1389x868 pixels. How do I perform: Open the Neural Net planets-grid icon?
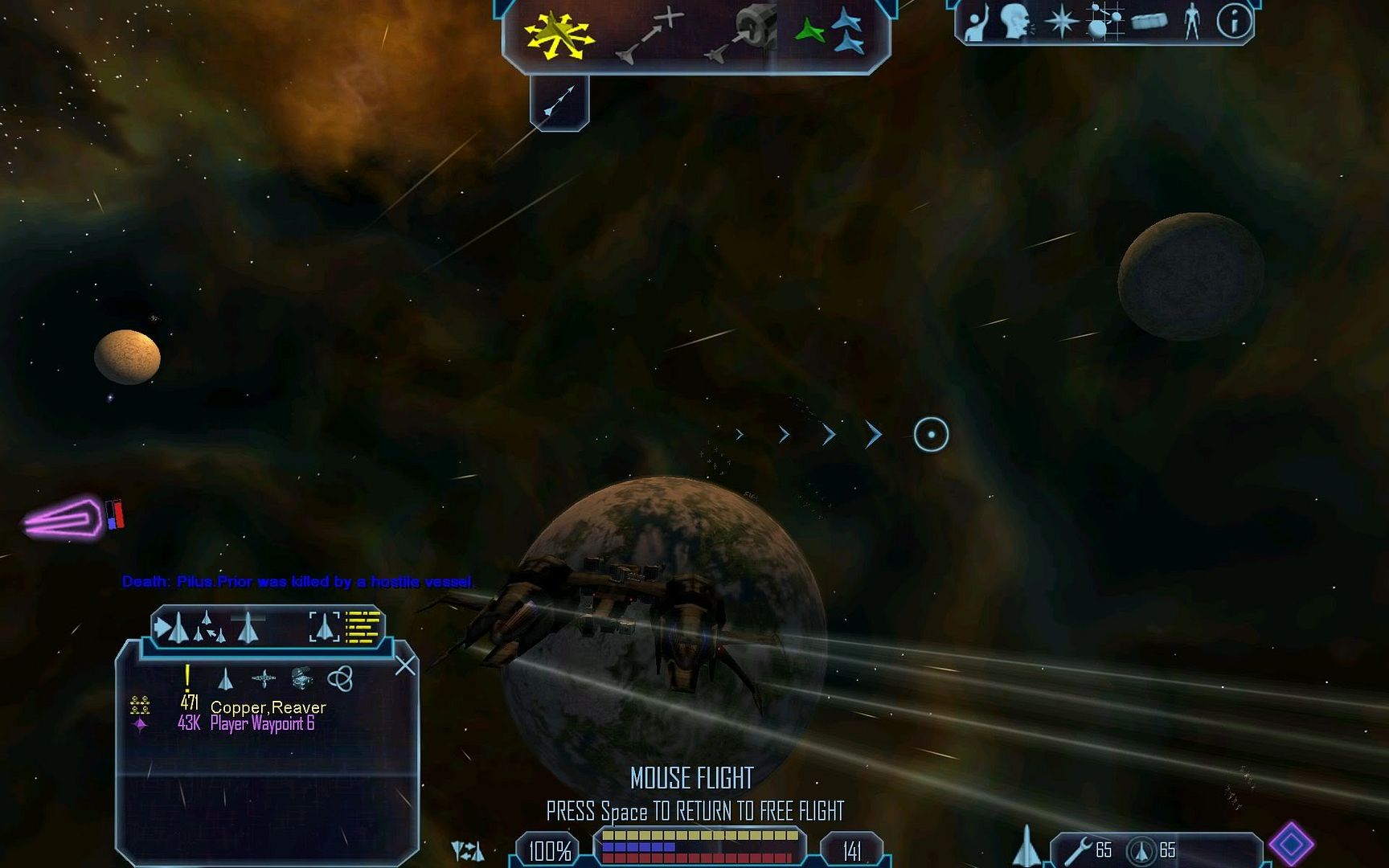1104,21
